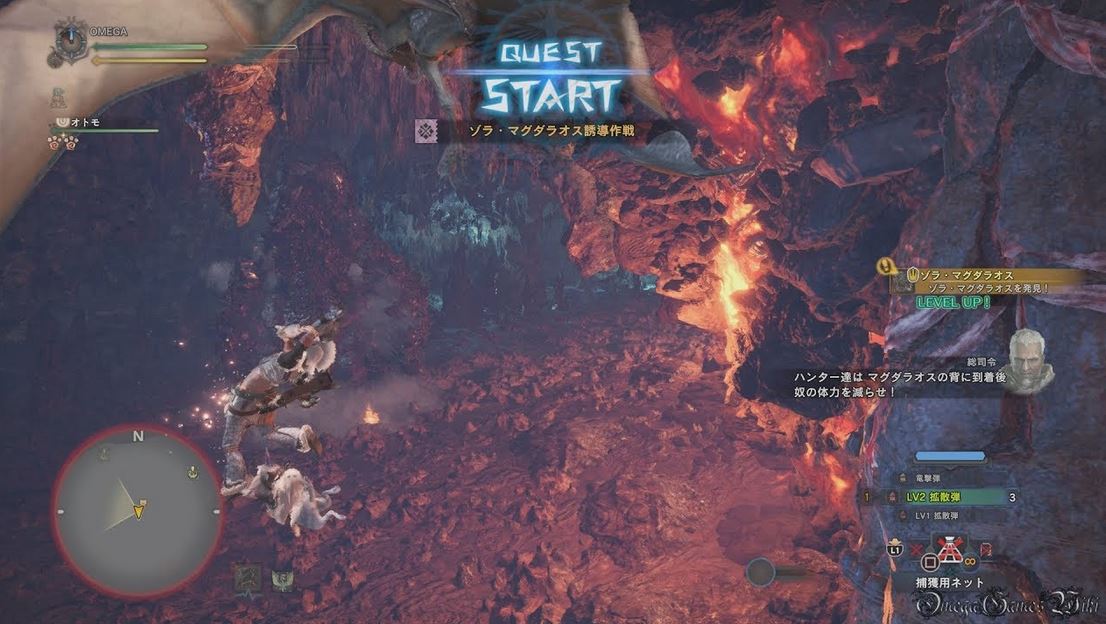Click the monster tracking icon beside minimap
Viewport: 1106px width, 624px height.
click(x=247, y=577)
